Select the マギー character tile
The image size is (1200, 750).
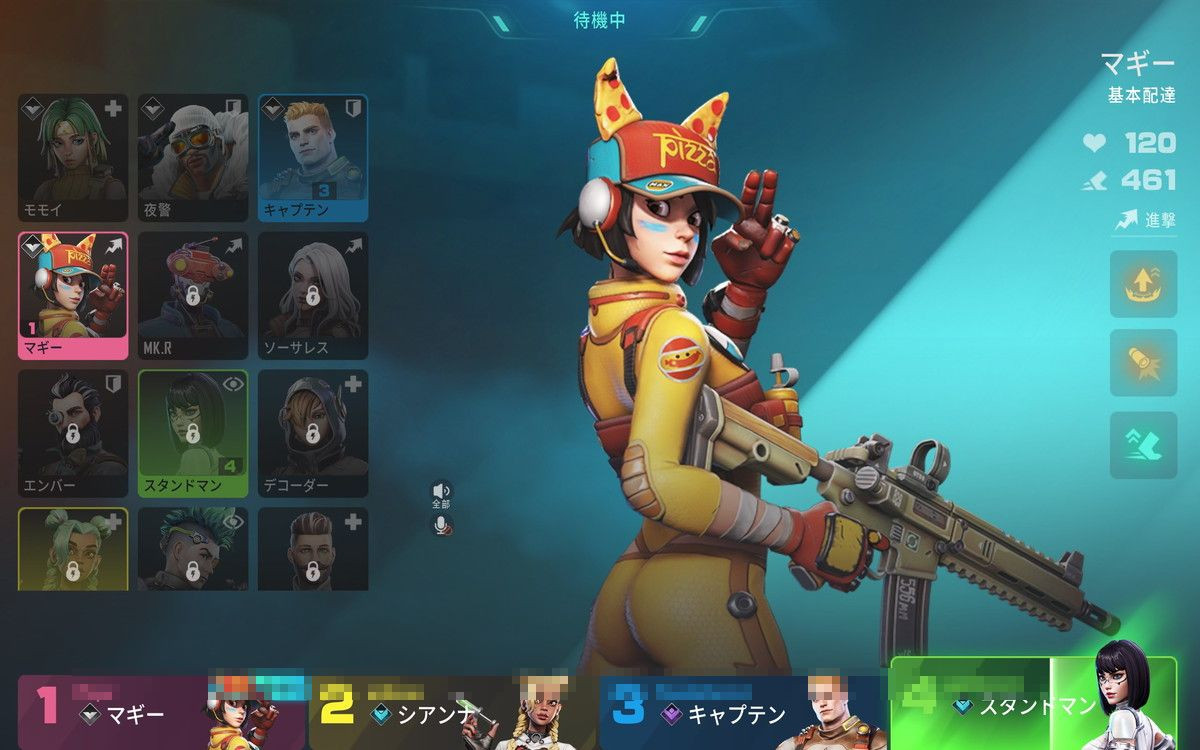(73, 295)
